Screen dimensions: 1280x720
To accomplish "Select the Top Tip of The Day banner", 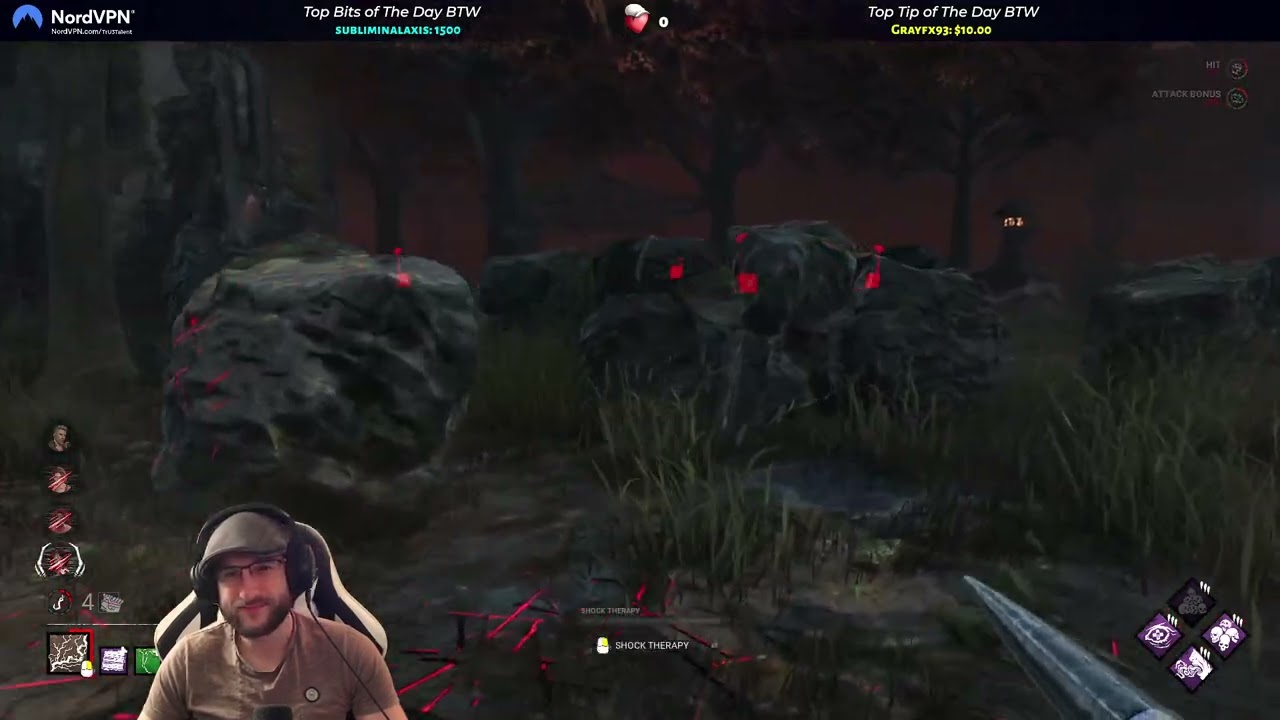I will pos(952,12).
